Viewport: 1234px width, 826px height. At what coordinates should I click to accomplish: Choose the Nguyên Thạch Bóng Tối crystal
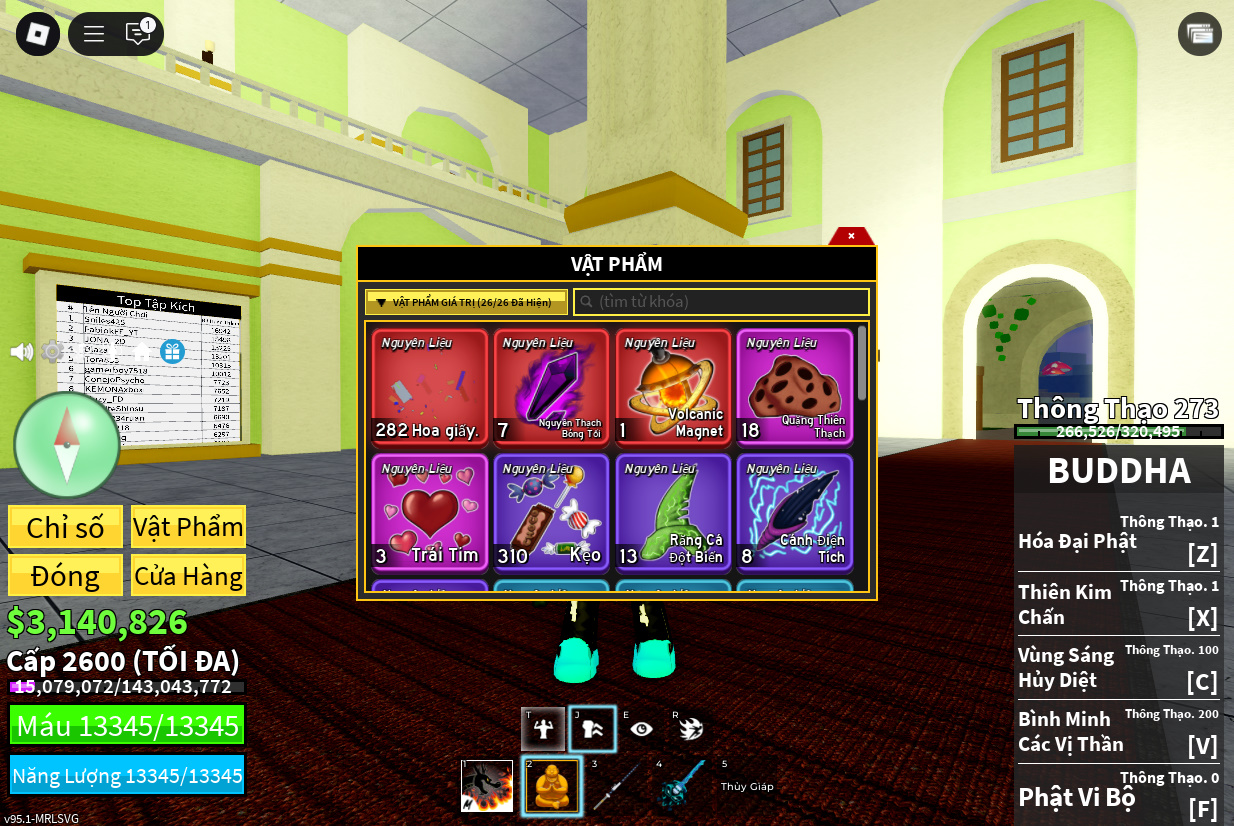point(551,386)
